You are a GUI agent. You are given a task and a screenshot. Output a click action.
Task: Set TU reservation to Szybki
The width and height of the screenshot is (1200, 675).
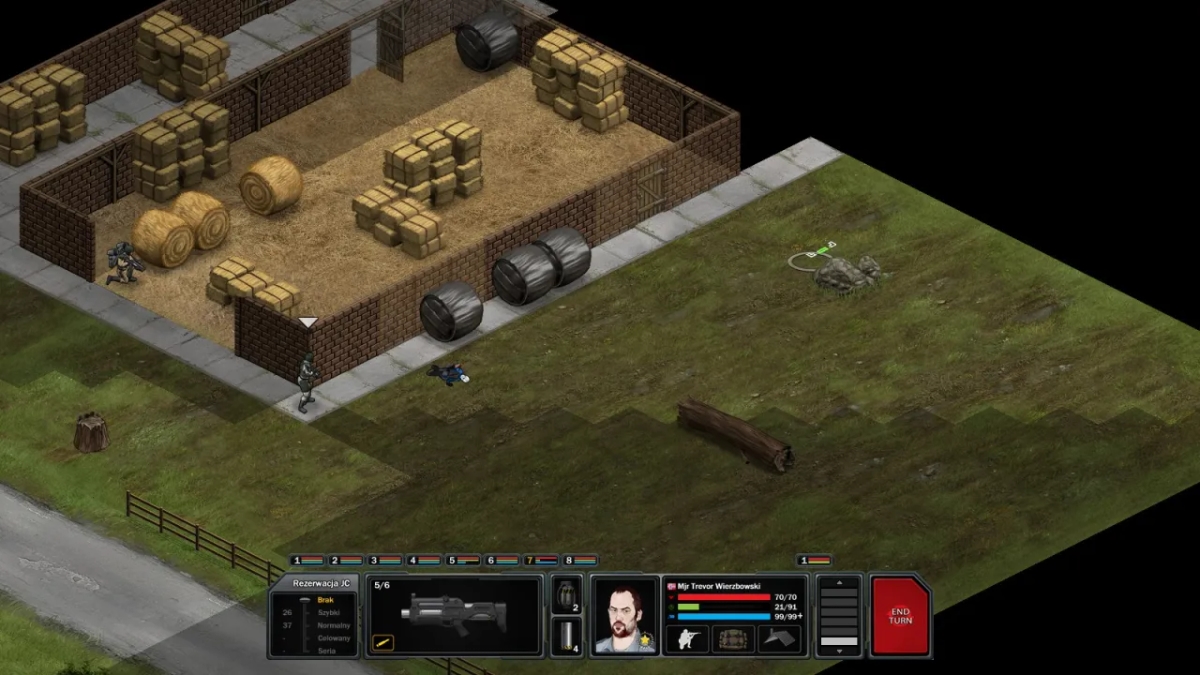328,613
